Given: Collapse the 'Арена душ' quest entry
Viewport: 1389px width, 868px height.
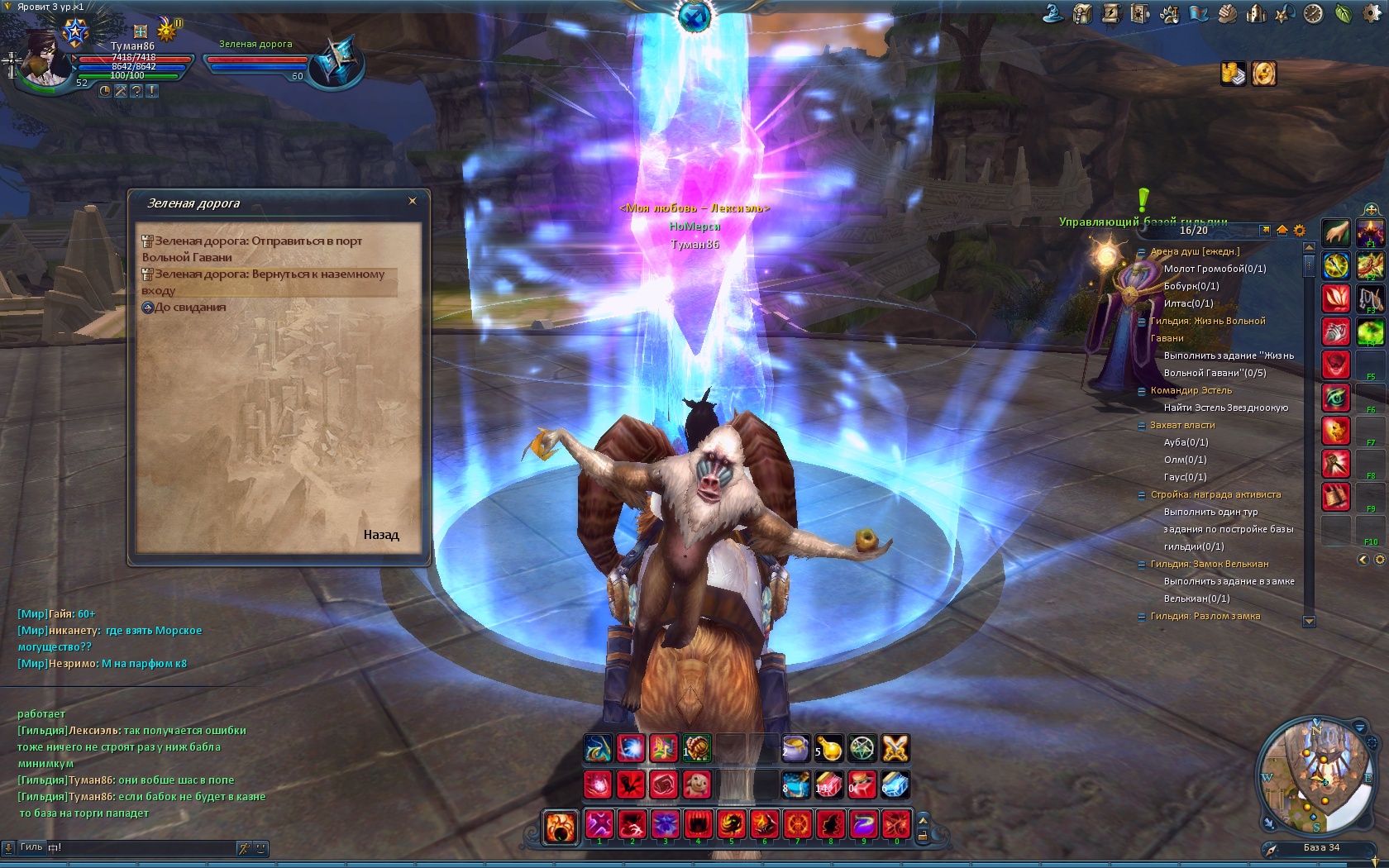Looking at the screenshot, I should (x=1142, y=252).
